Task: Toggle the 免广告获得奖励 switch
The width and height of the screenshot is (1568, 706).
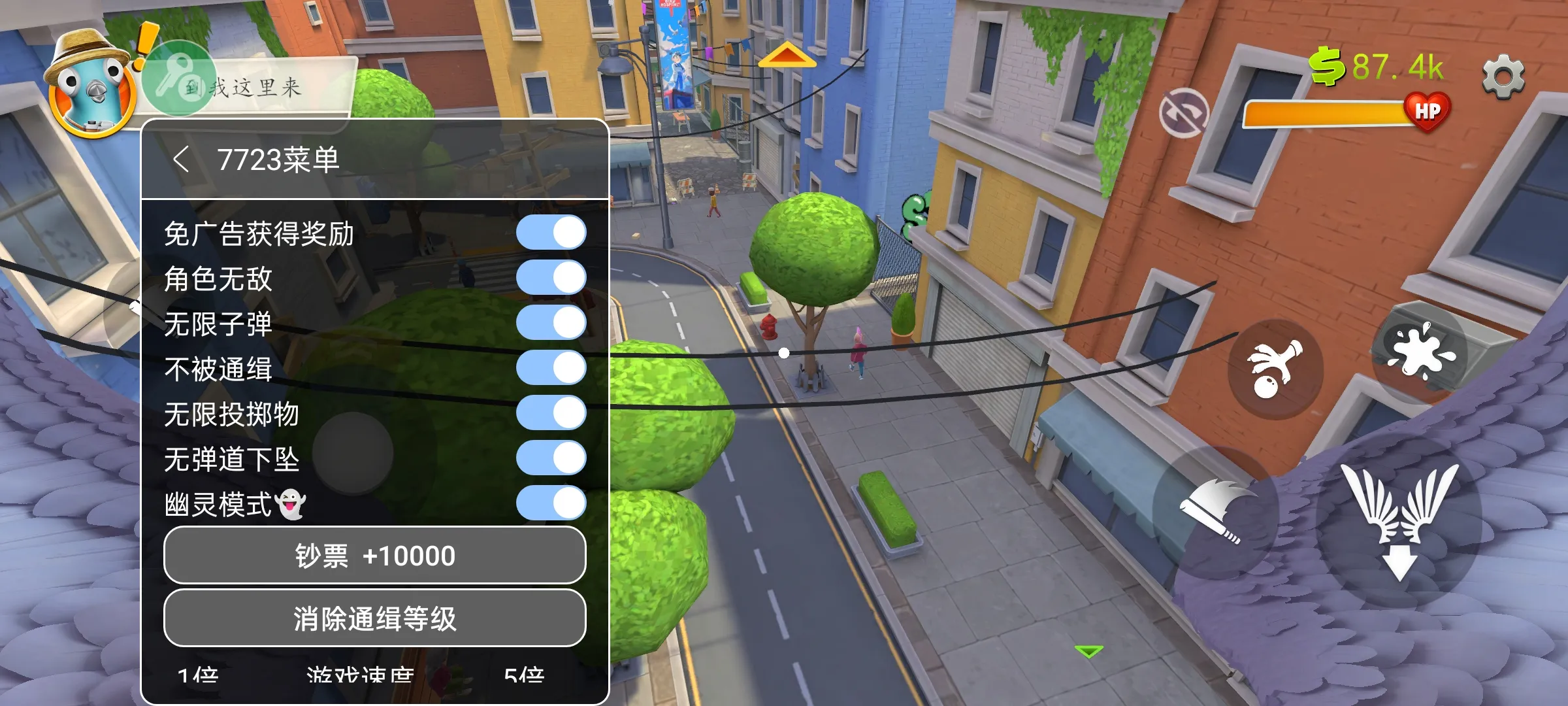Action: coord(551,233)
